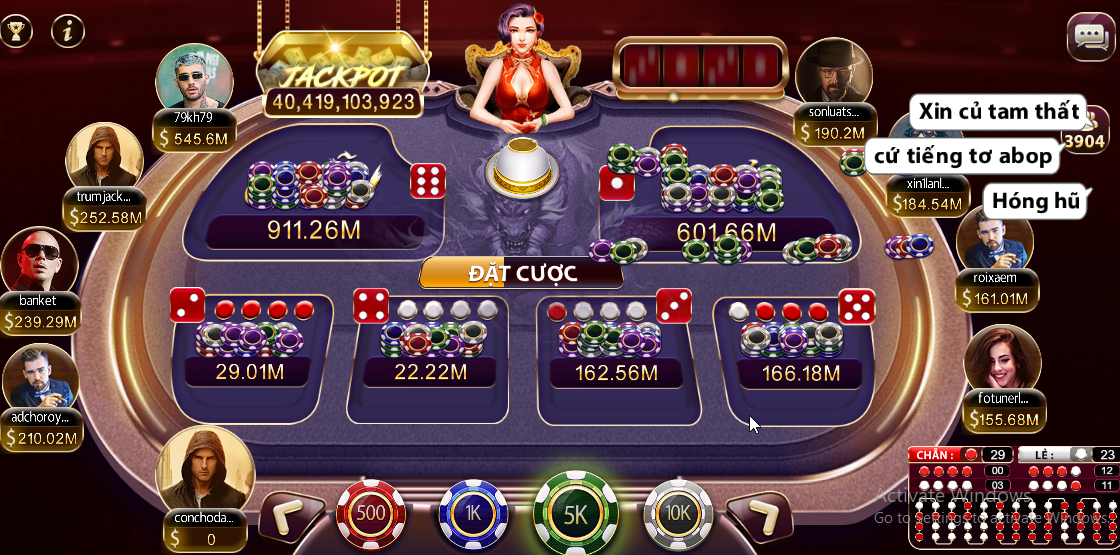Select the 500 red chip
This screenshot has height=555, width=1120.
371,513
